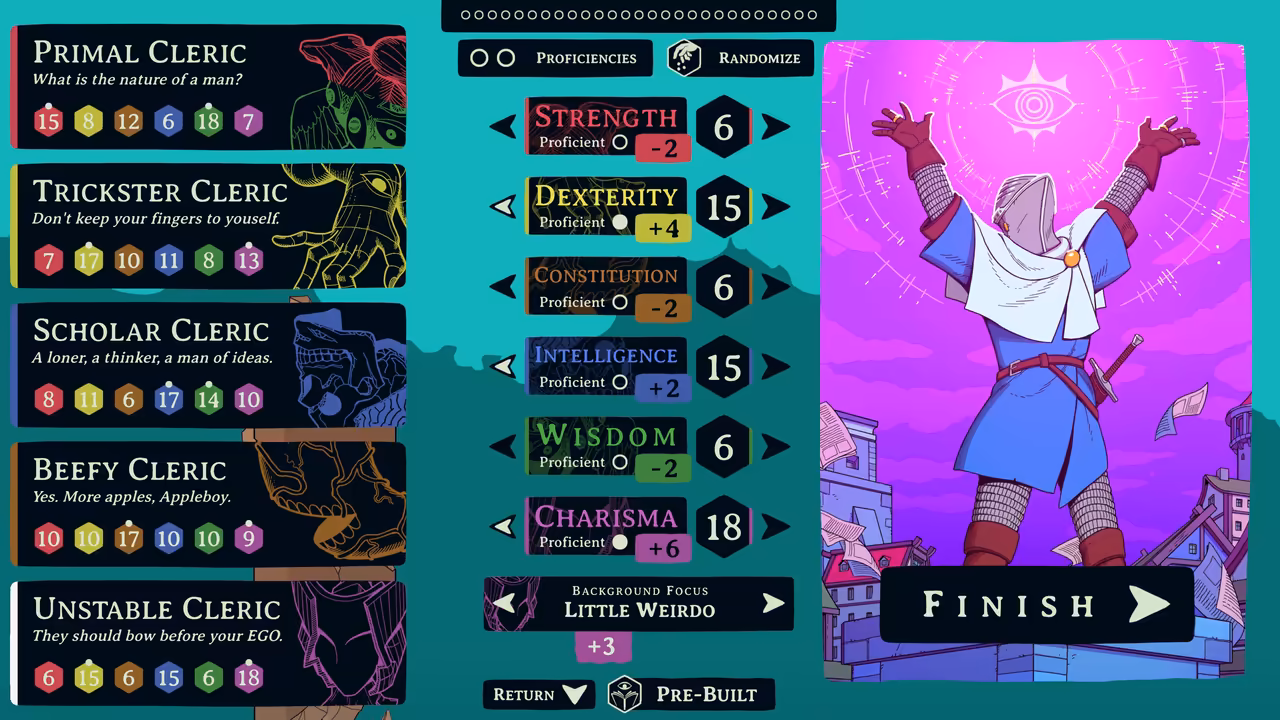This screenshot has height=720, width=1280.
Task: Toggle Intelligence proficiency
Action: [620, 382]
